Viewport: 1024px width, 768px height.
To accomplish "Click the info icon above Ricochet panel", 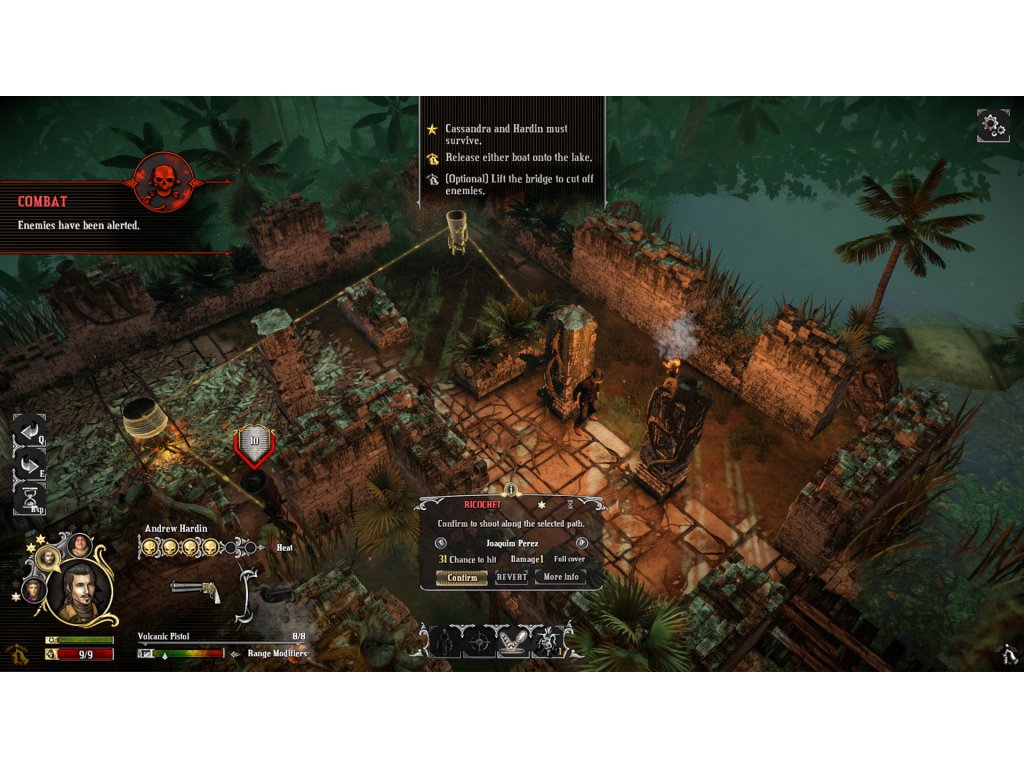I will 511,490.
